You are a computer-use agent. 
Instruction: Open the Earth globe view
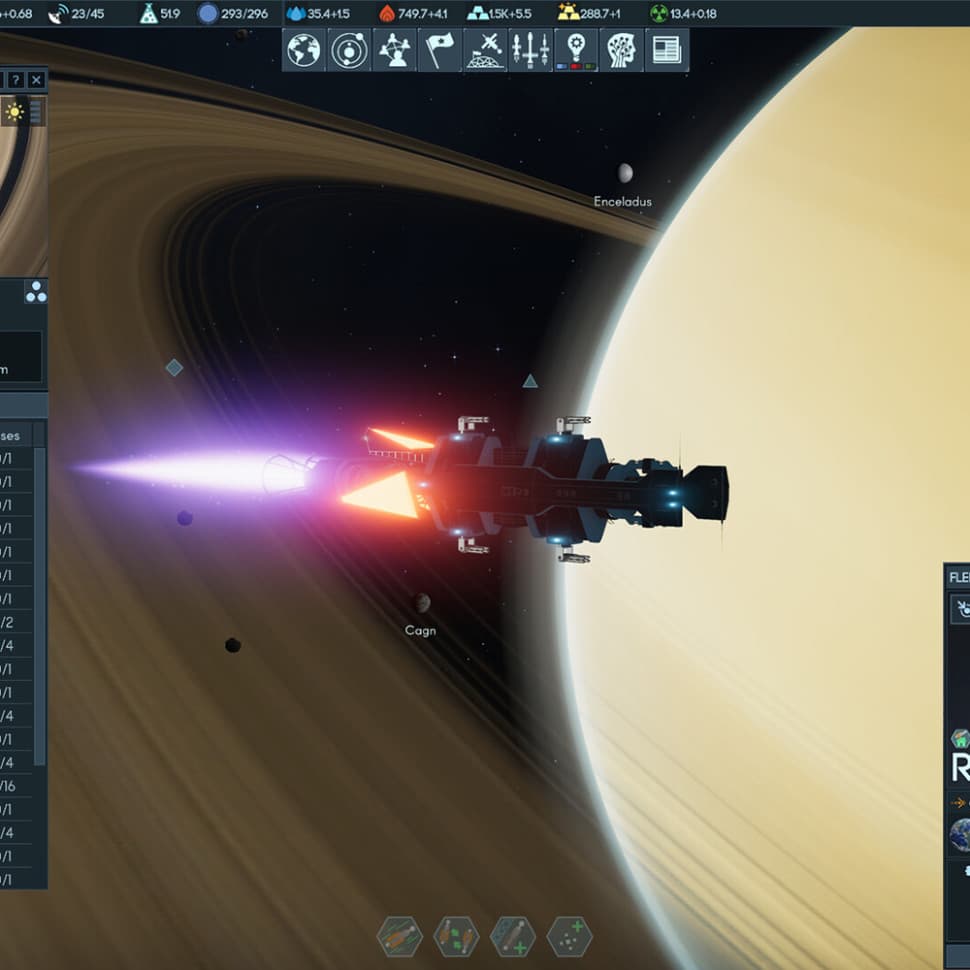(x=304, y=50)
